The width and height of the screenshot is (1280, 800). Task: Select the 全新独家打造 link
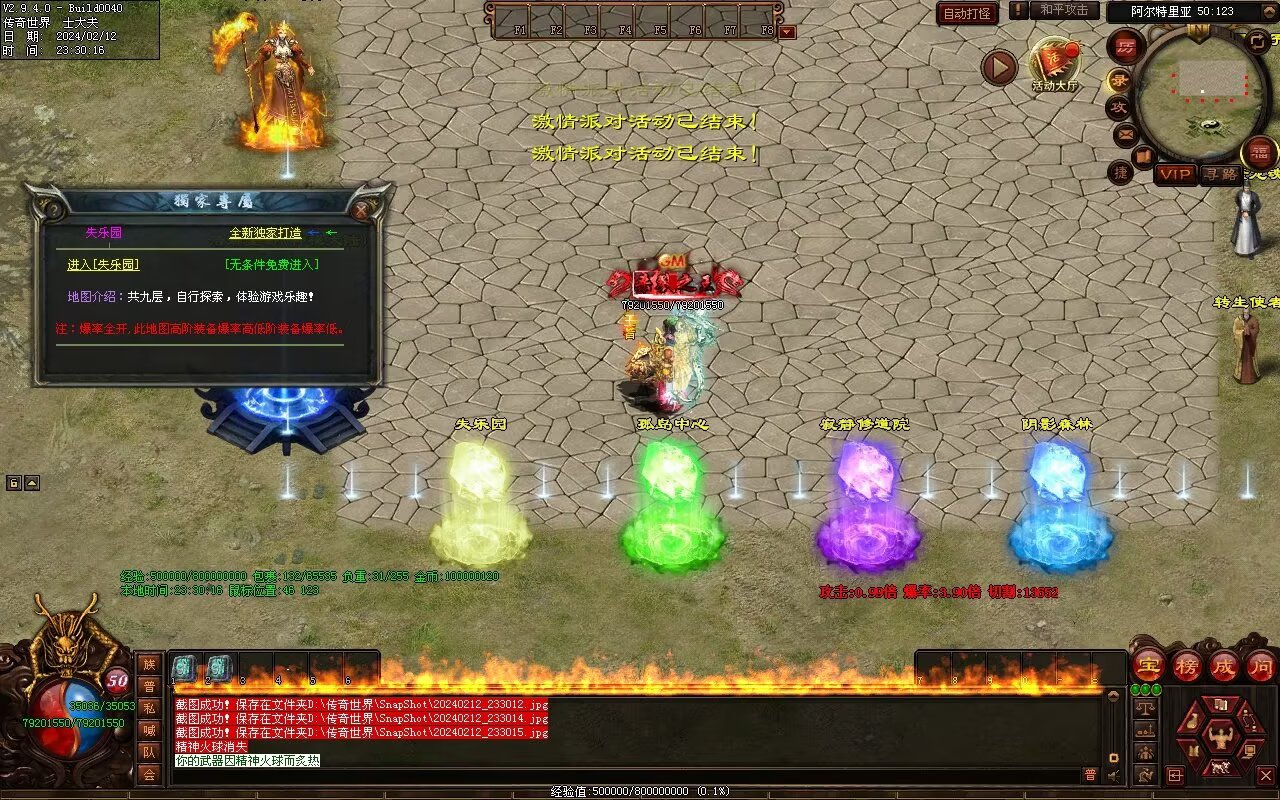265,233
